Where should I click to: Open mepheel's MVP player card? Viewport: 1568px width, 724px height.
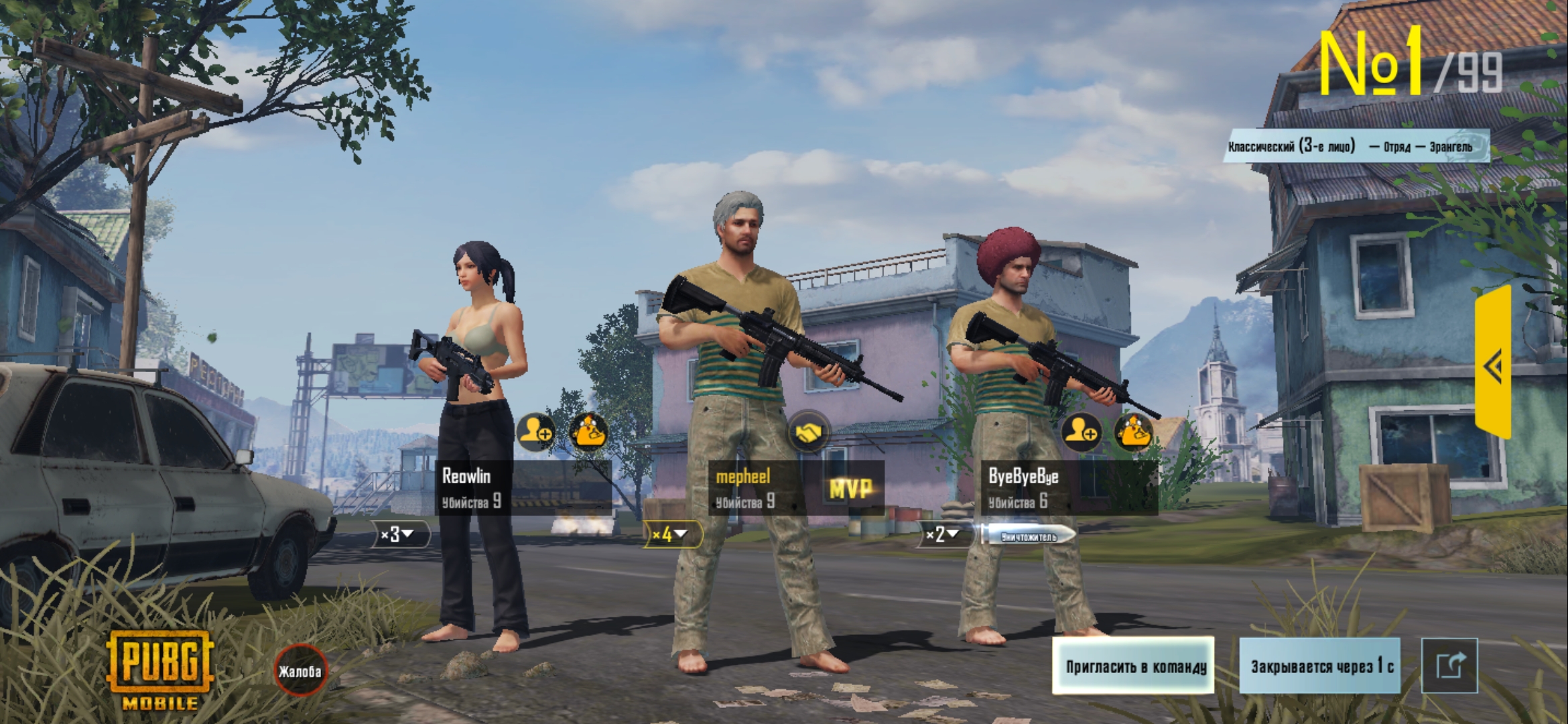pos(796,487)
